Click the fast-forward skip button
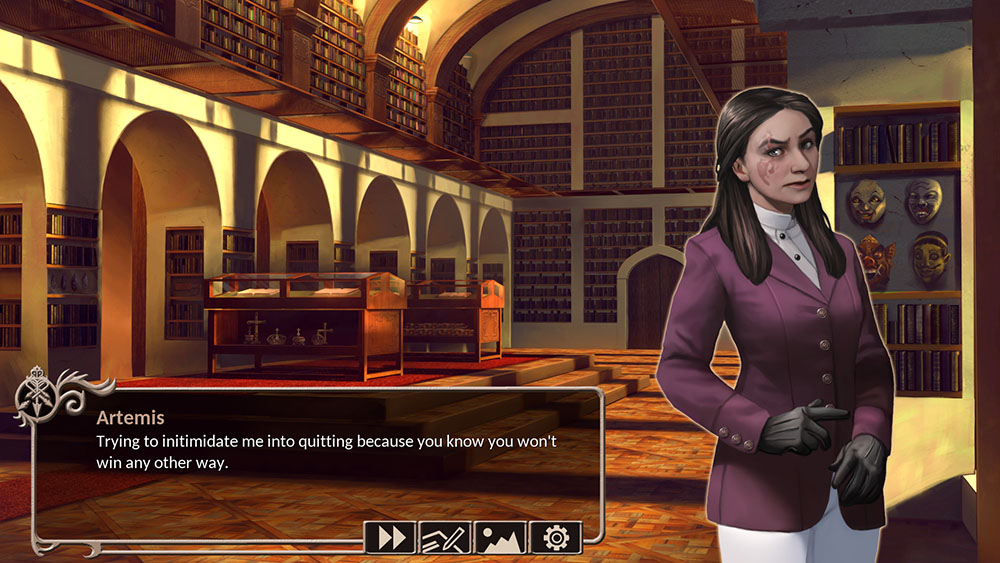 point(391,538)
